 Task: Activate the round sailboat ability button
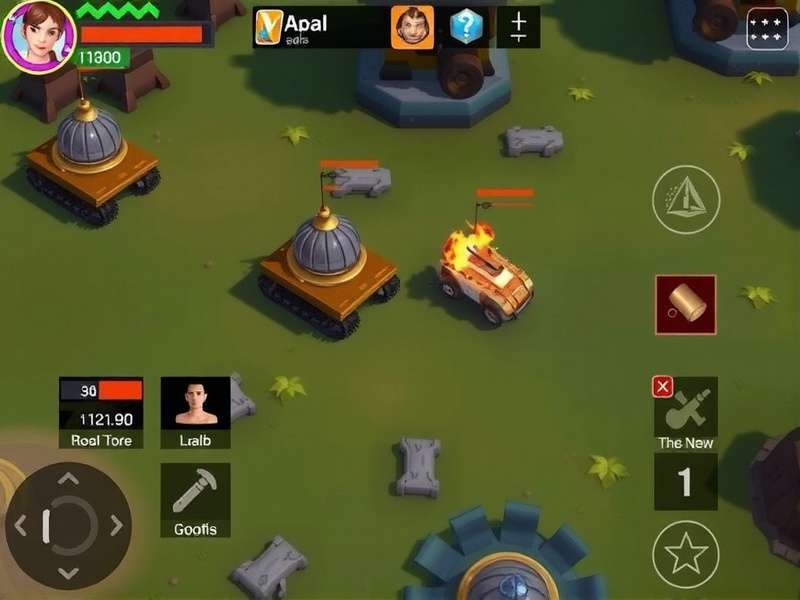[686, 200]
